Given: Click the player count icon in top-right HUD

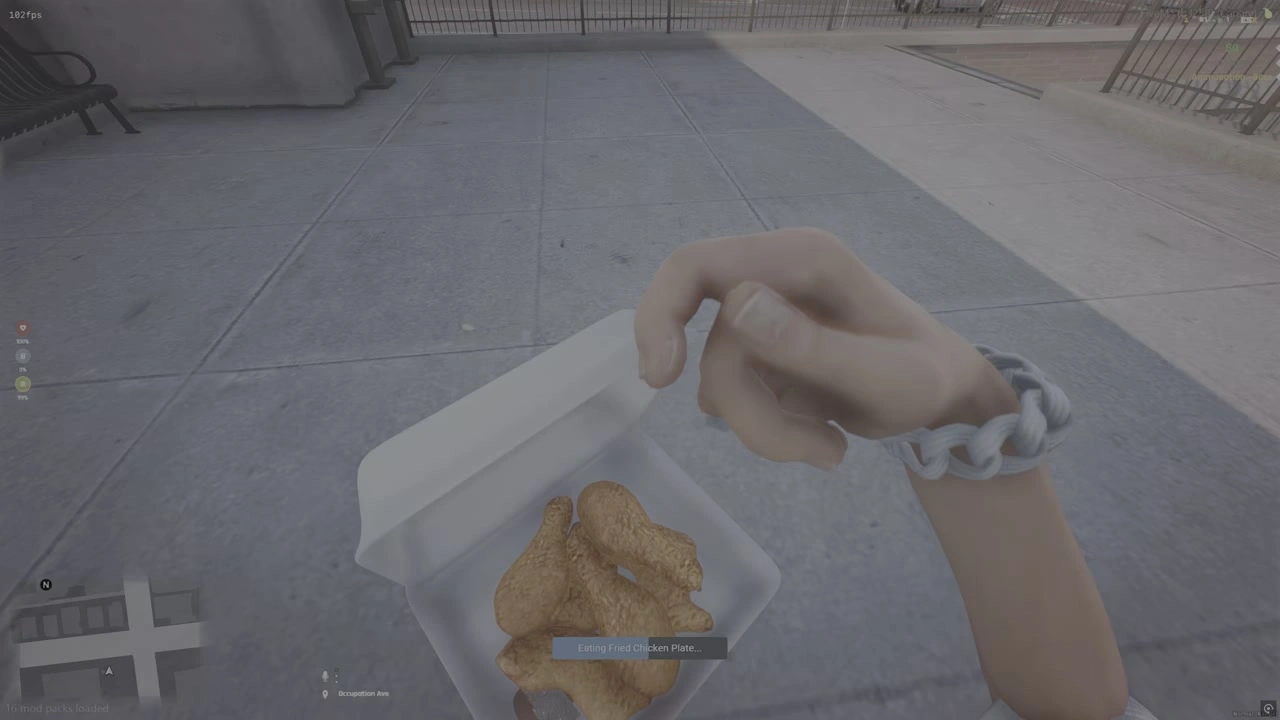Looking at the screenshot, I should point(1186,19).
